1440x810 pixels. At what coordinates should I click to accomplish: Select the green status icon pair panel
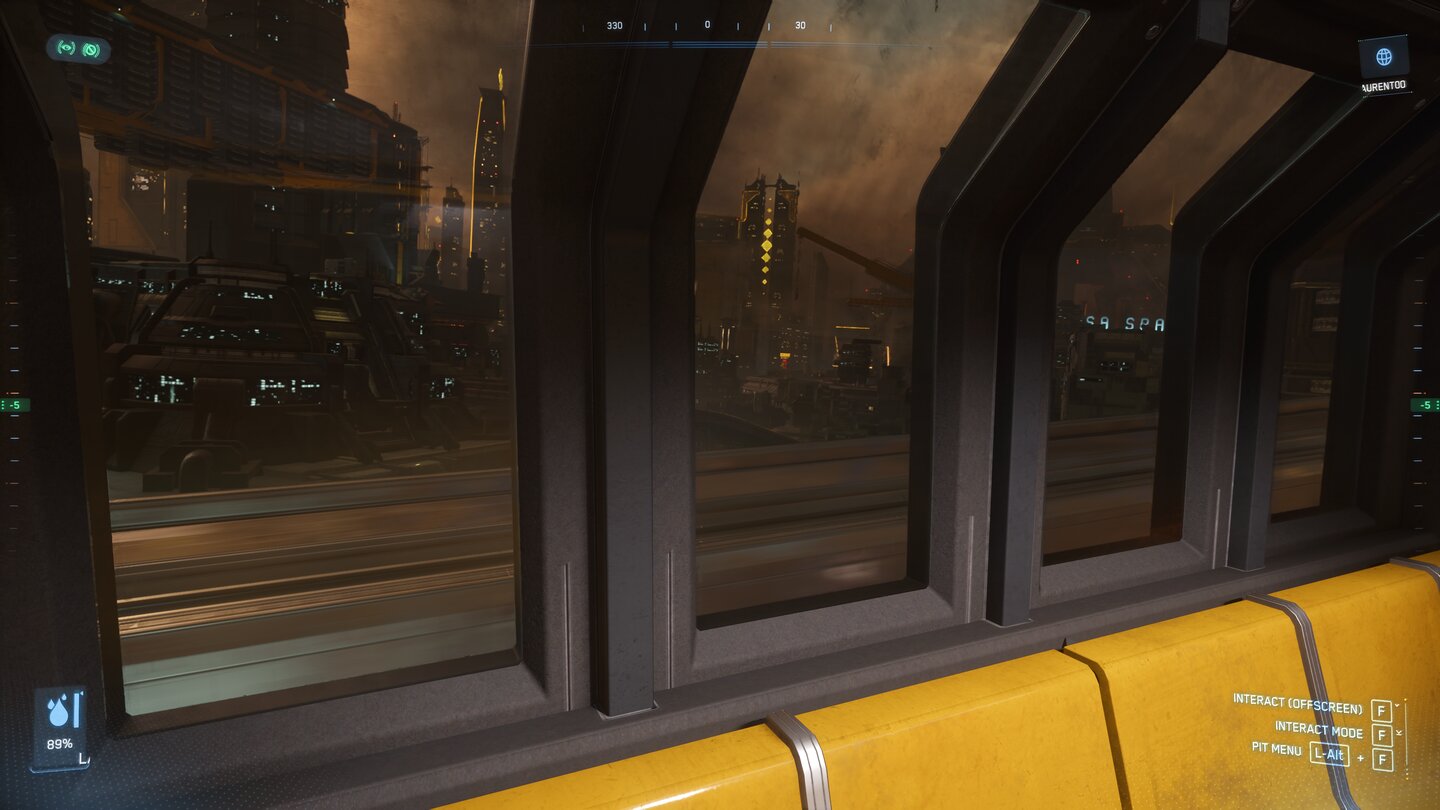tap(78, 49)
